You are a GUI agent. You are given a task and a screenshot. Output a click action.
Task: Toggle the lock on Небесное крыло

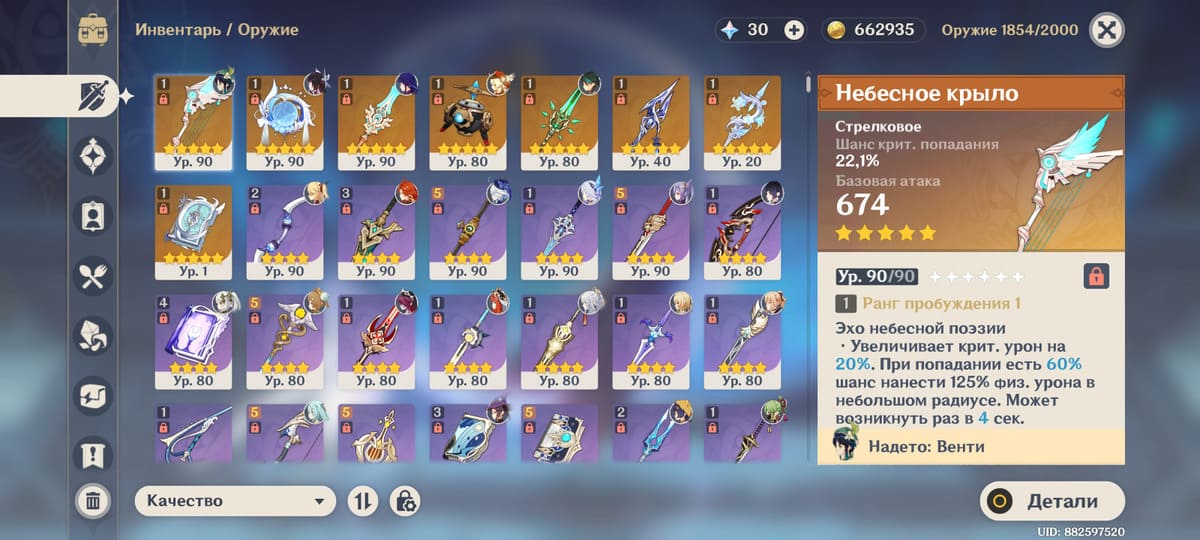pos(1096,275)
